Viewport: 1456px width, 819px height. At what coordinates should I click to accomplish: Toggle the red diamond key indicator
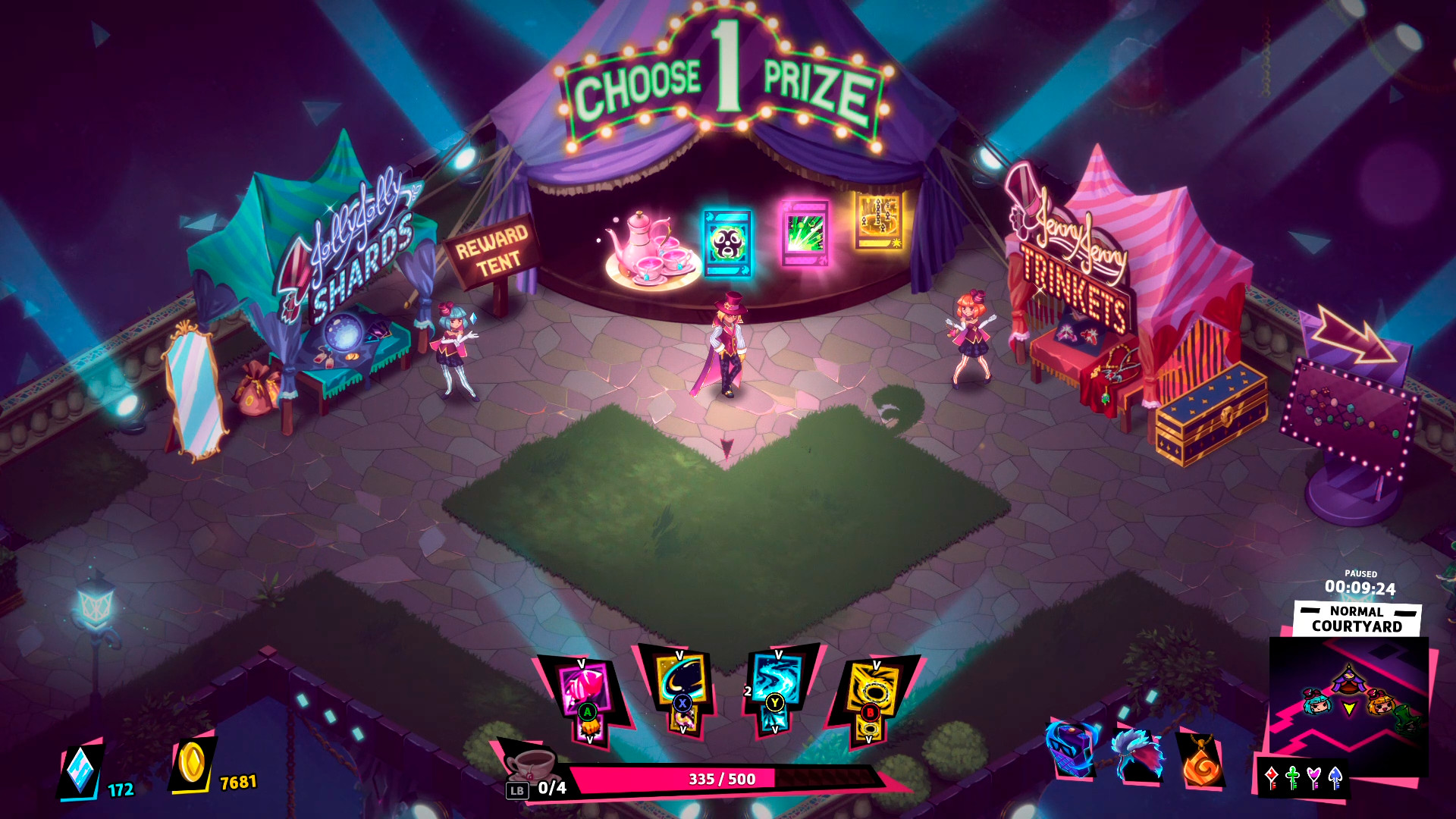[1272, 777]
